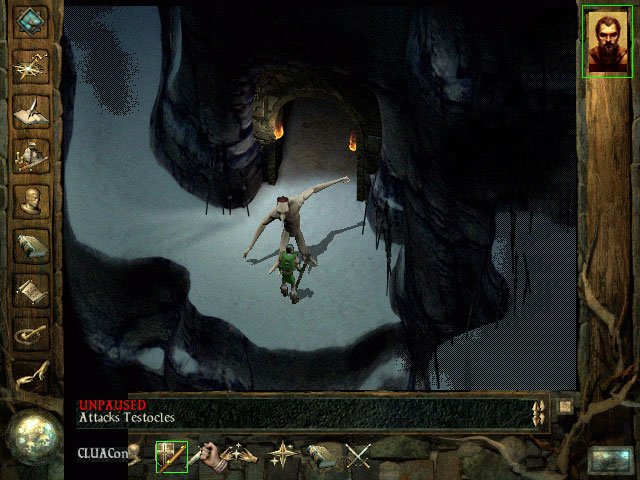Open the character record bust icon
640x480 pixels.
[x=32, y=200]
